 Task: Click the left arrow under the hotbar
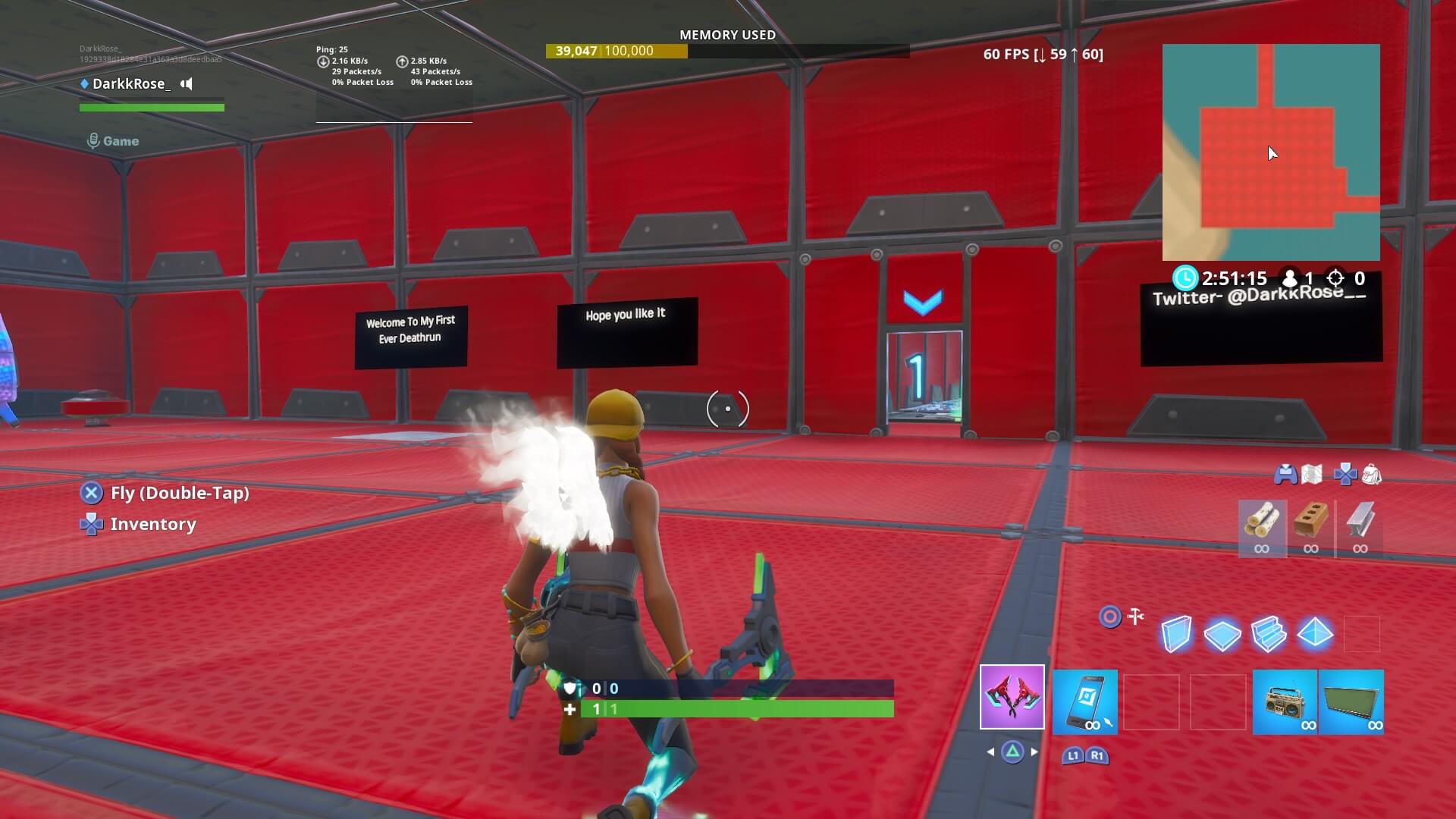coord(989,754)
